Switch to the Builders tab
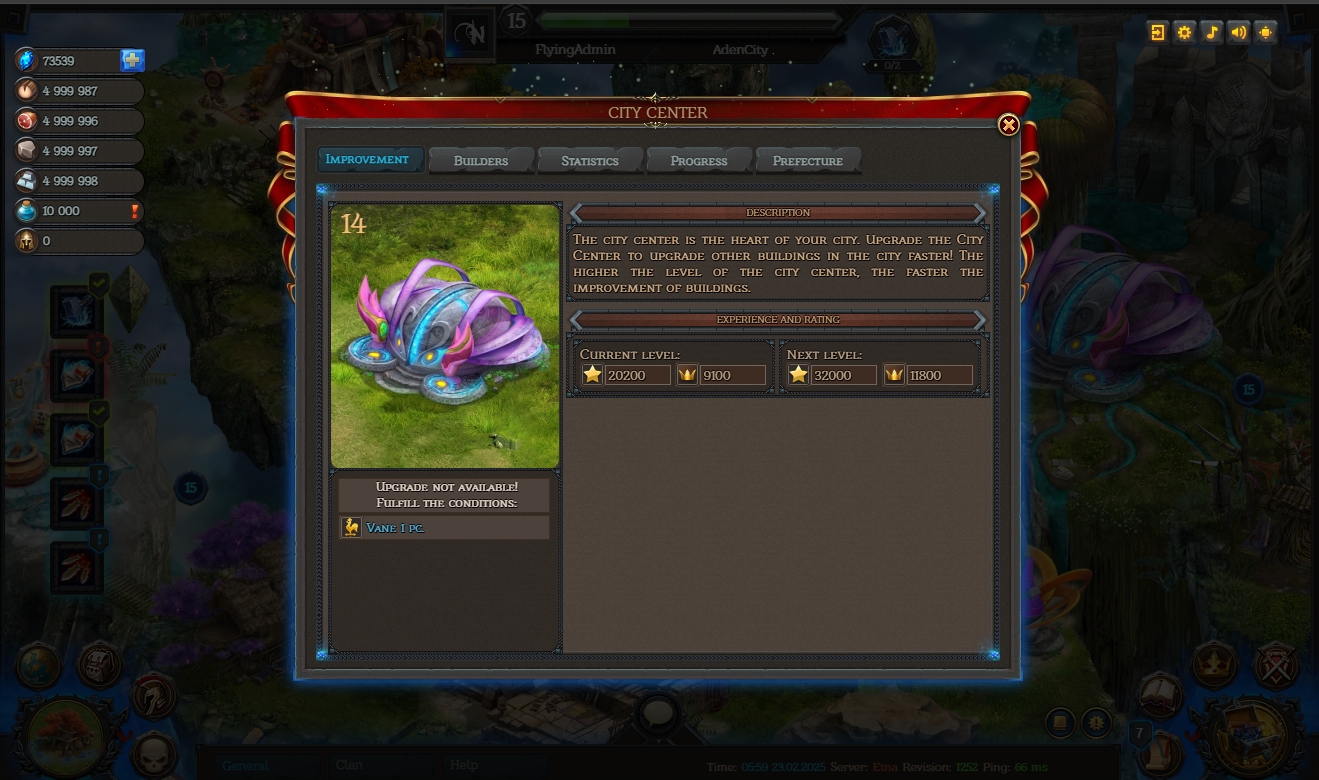The width and height of the screenshot is (1319, 780). (x=480, y=161)
